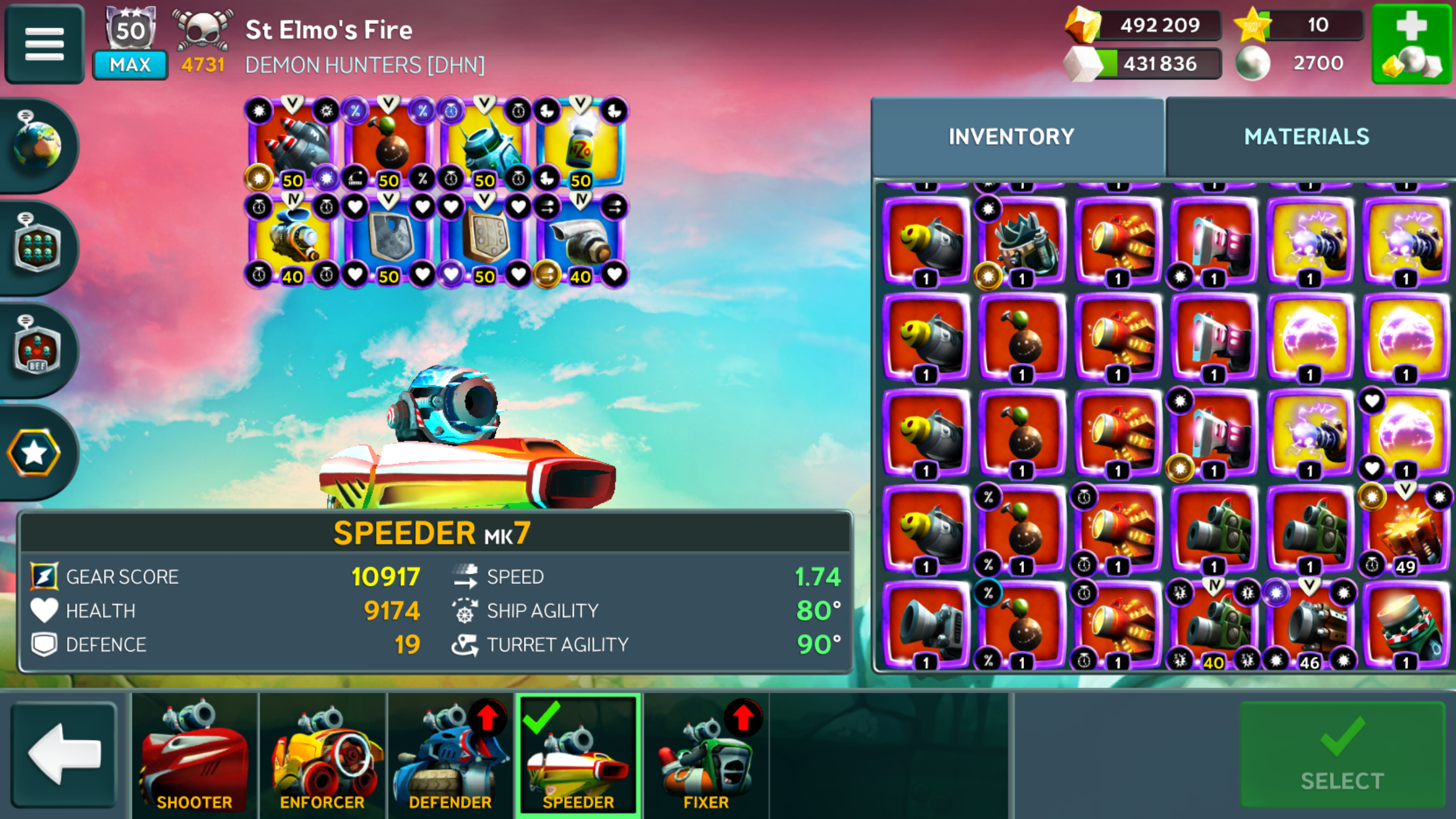The height and width of the screenshot is (819, 1456).
Task: Open the hamburger main menu
Action: (44, 44)
